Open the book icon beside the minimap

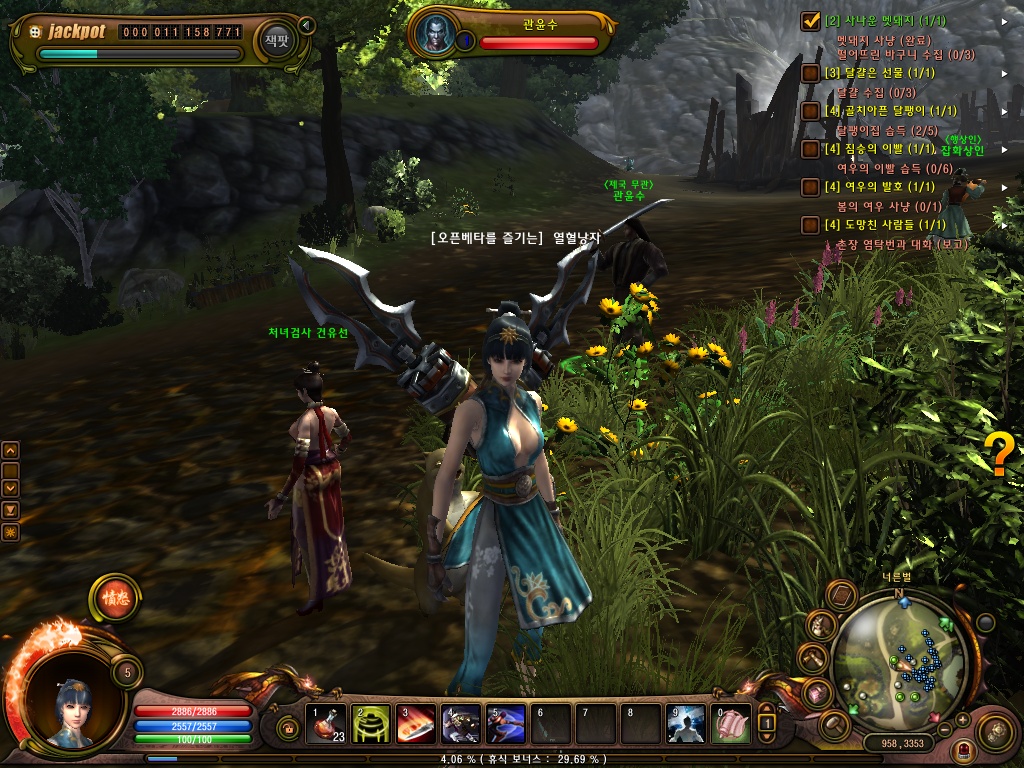(x=842, y=596)
